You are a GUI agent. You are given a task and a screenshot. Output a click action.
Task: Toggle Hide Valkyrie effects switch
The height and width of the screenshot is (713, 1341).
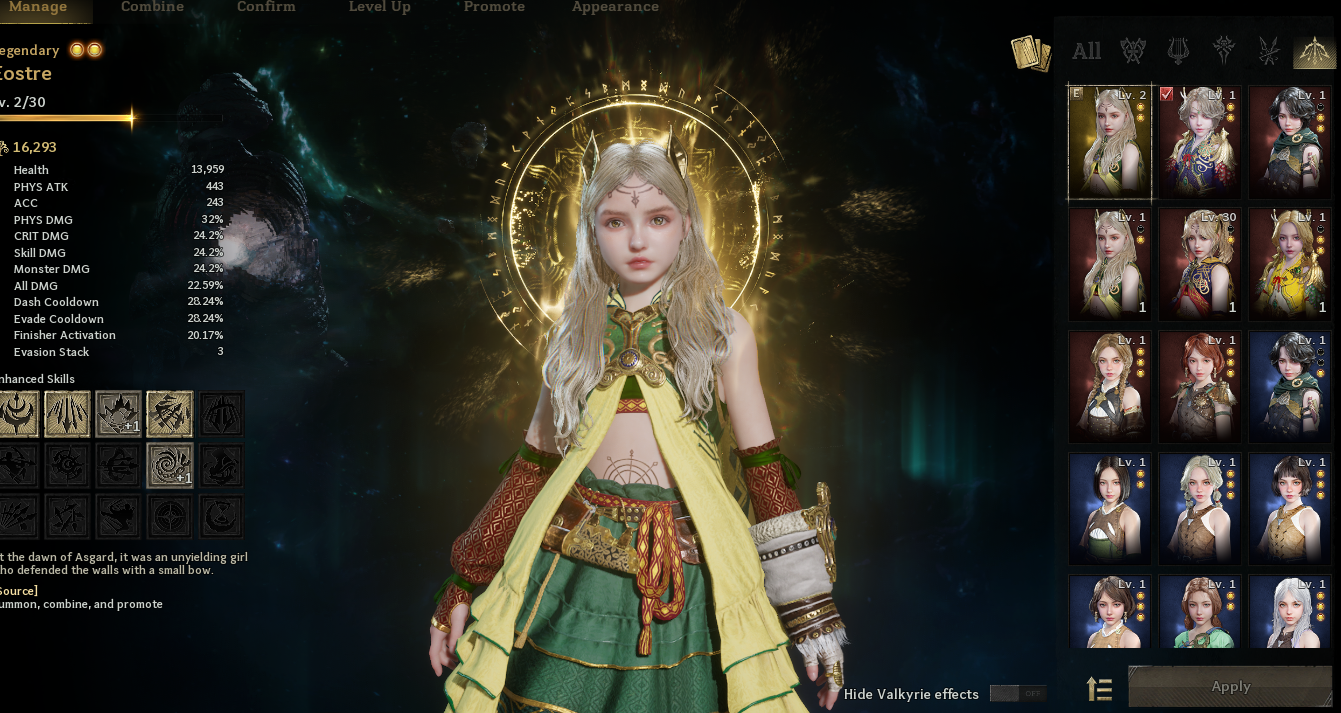(x=1018, y=694)
